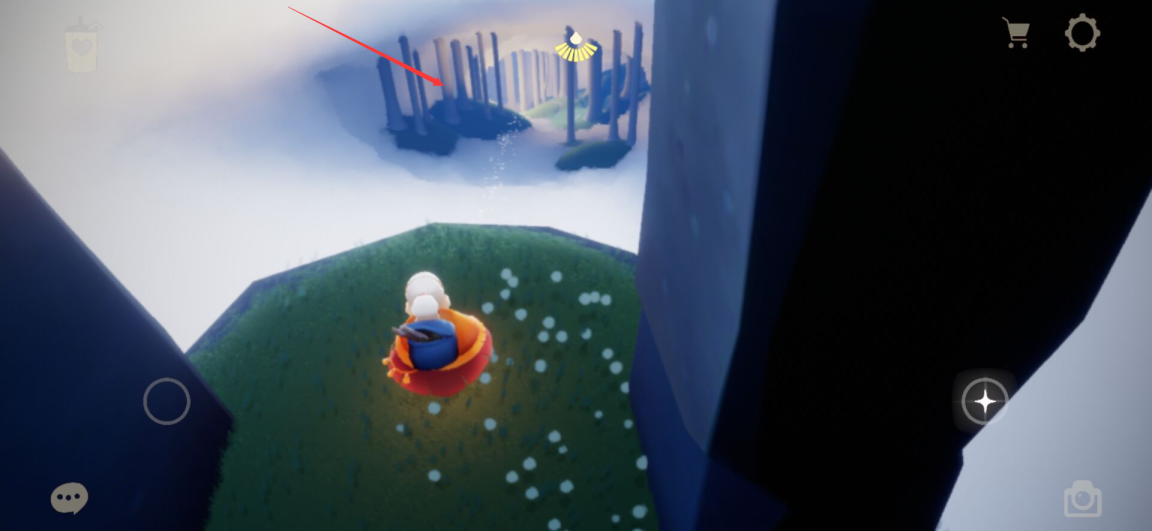Viewport: 1152px width, 531px height.
Task: Open the shop cart icon
Action: tap(1017, 33)
